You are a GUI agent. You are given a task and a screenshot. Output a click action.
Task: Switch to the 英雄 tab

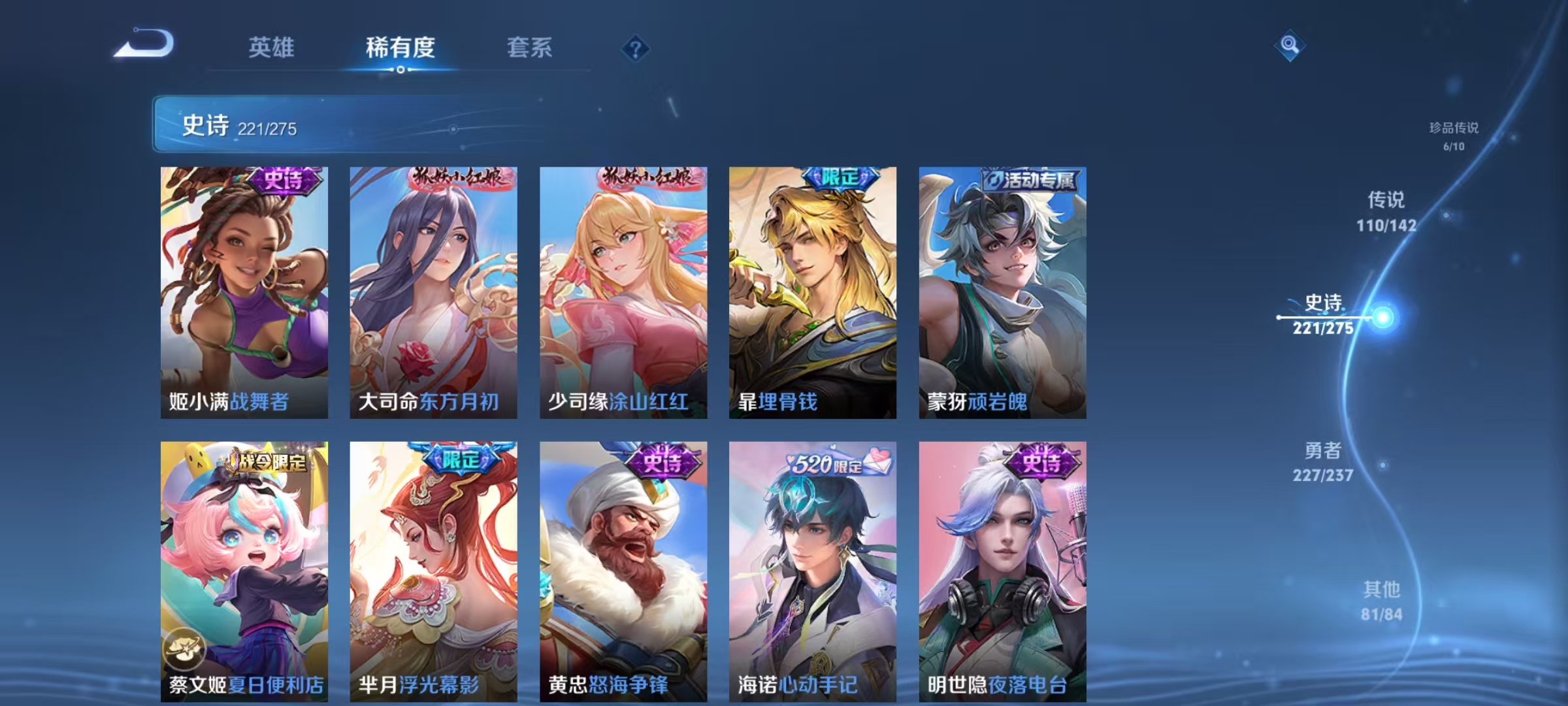(272, 48)
